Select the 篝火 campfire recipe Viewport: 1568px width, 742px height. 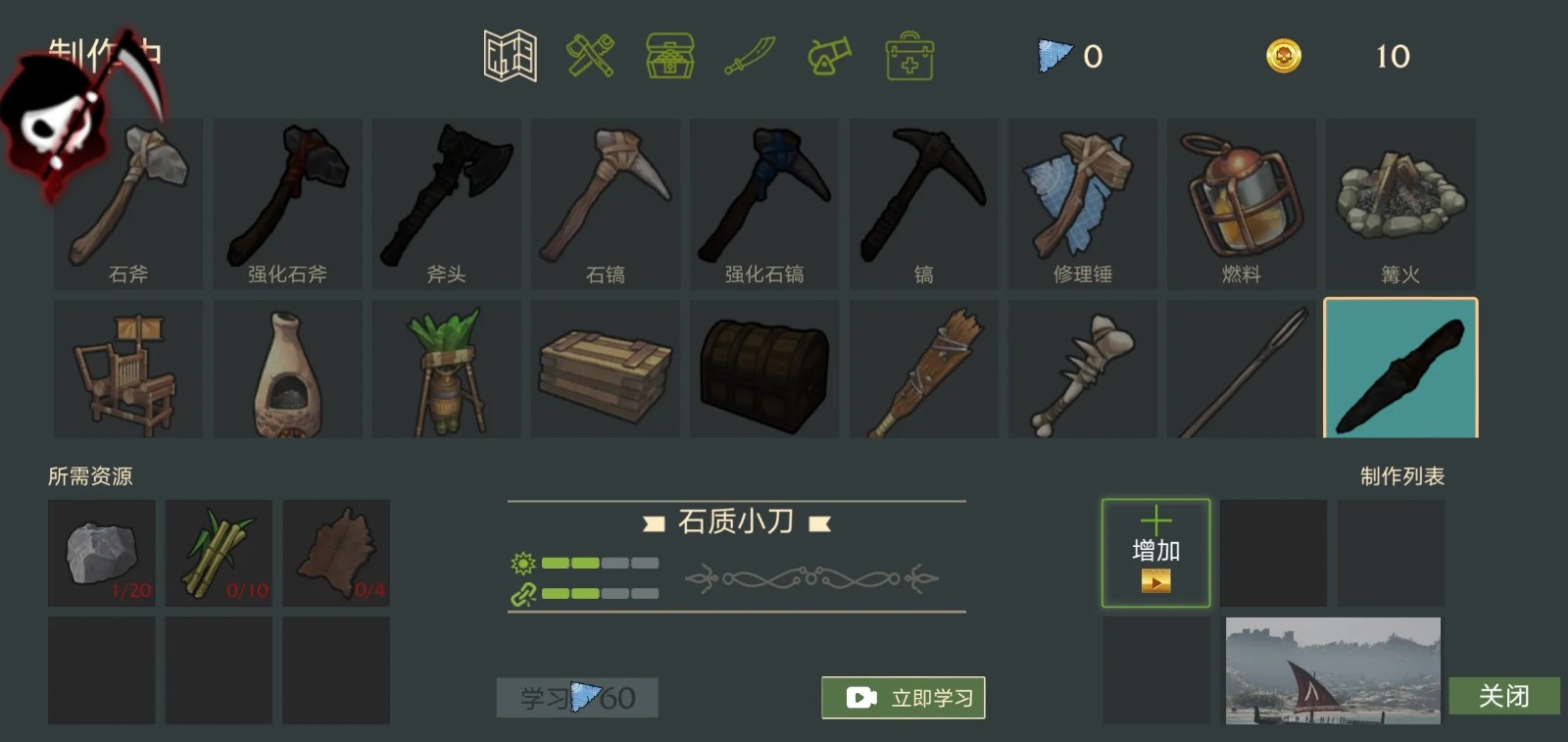(x=1399, y=203)
